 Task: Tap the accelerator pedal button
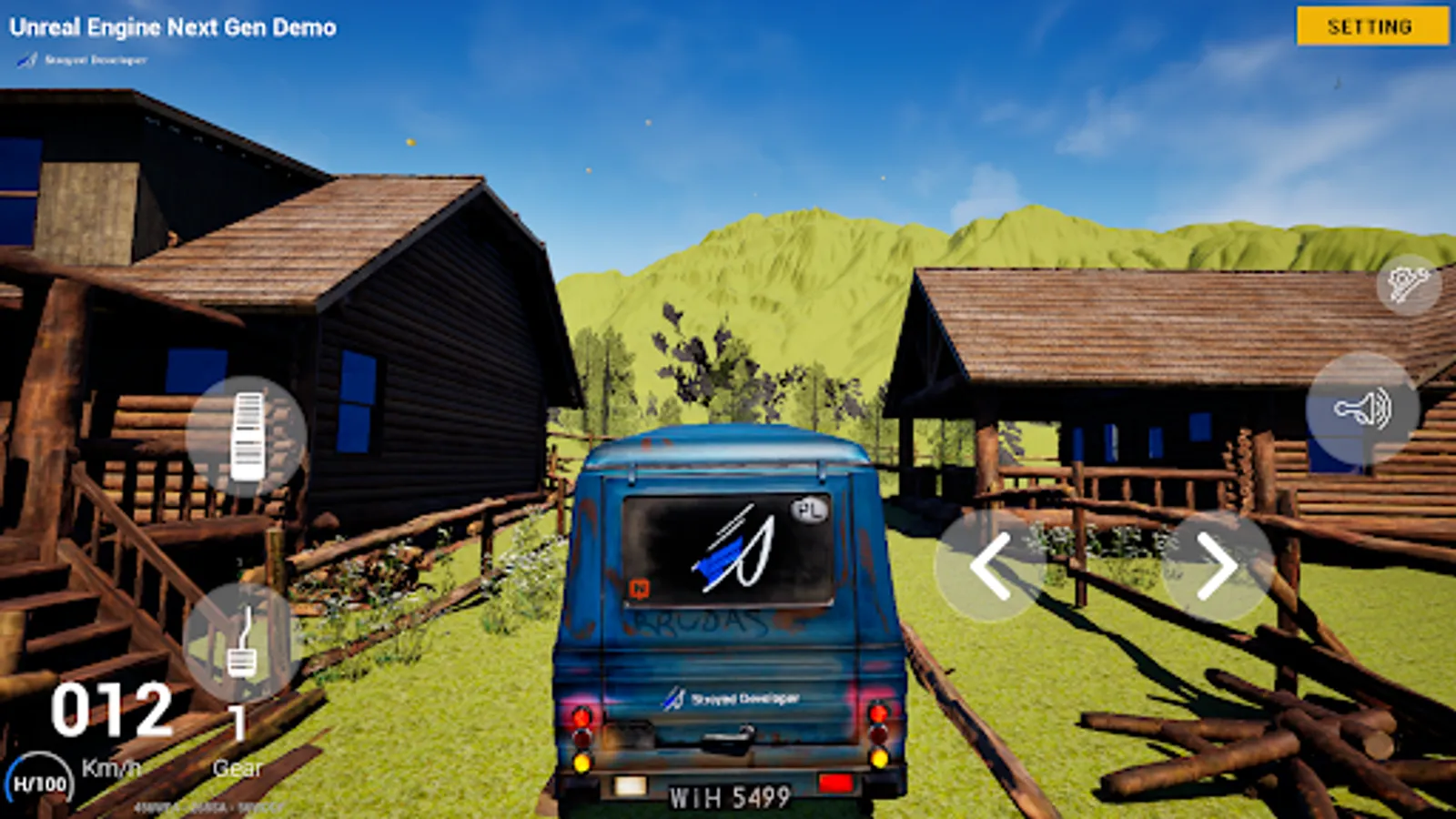click(246, 436)
